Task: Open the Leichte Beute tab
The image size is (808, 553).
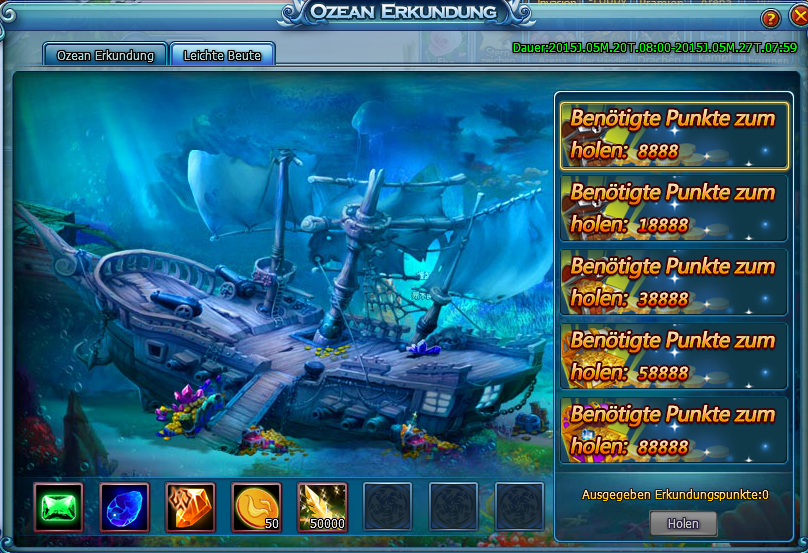Action: [x=222, y=55]
